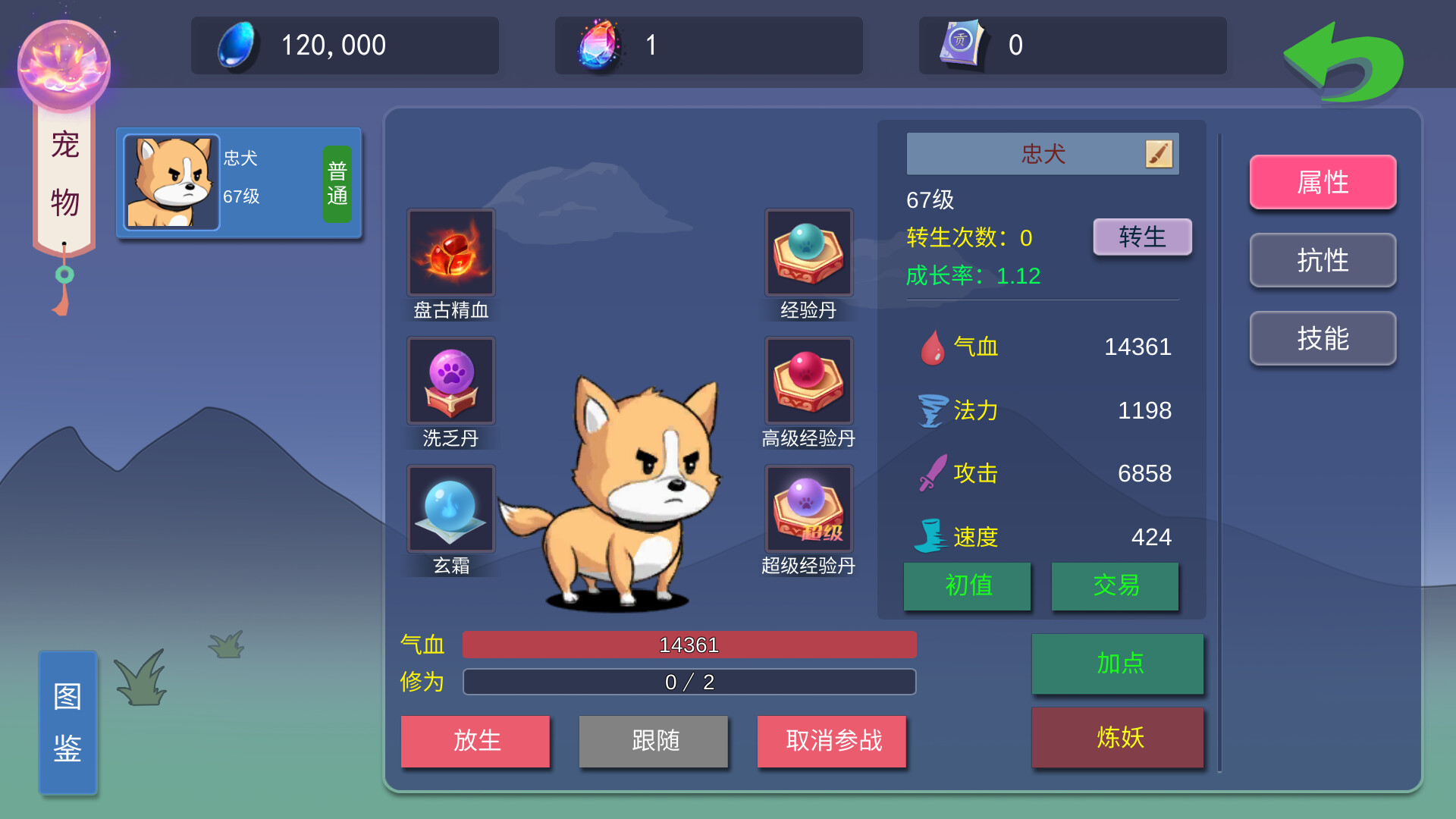The image size is (1456, 819).
Task: Feed the pet a 经验丹
Action: tap(808, 253)
